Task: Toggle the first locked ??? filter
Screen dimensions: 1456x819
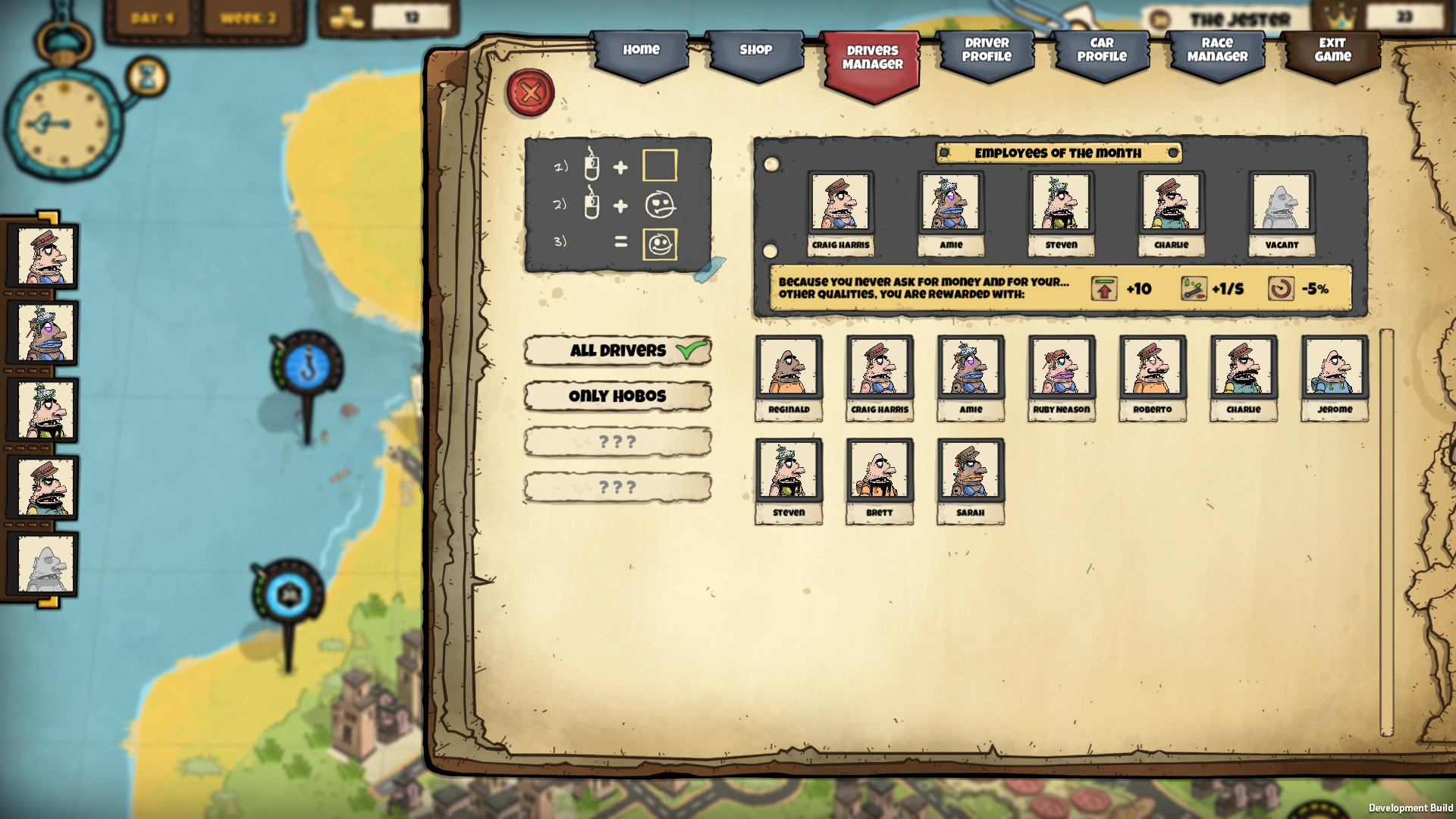Action: click(617, 441)
